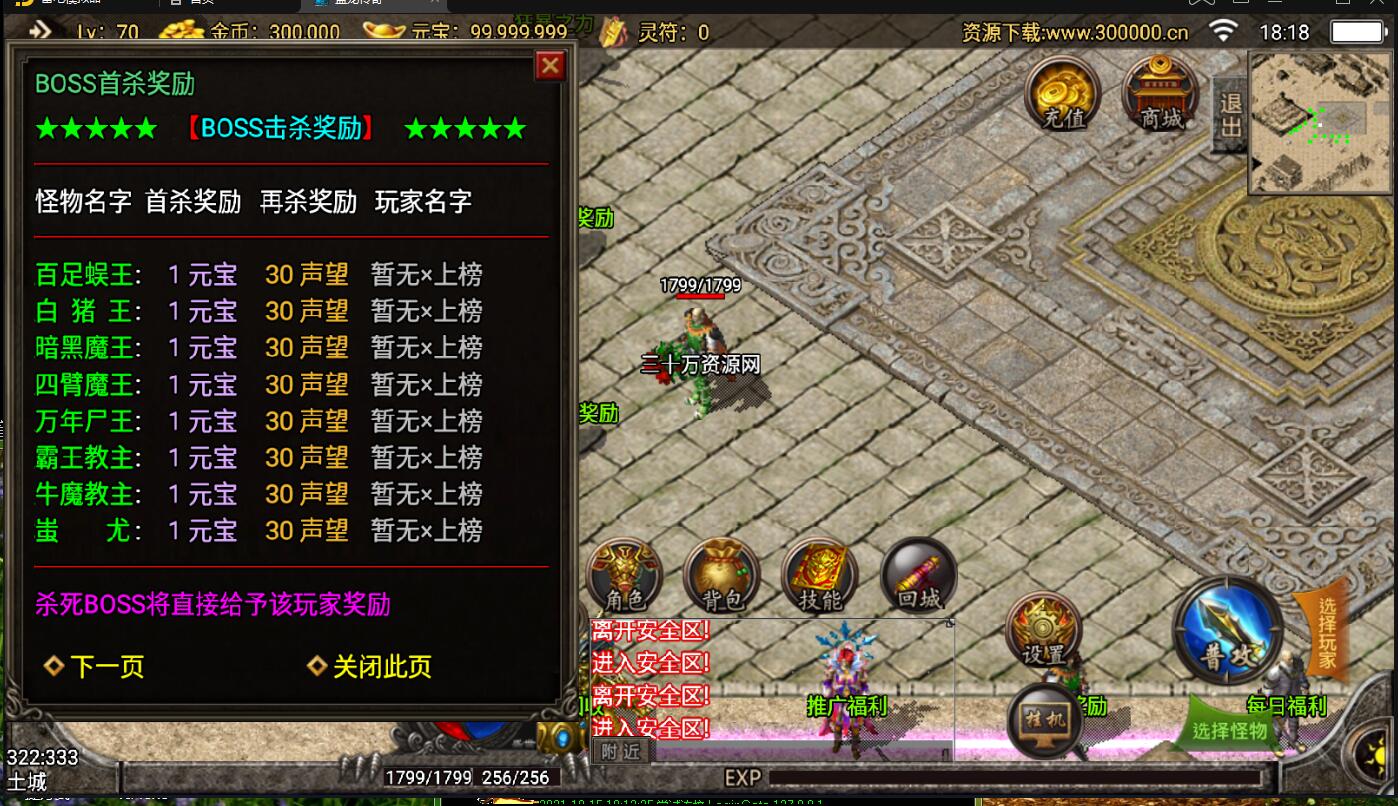Toggle 挂机 auto-battle mode

click(x=1045, y=720)
